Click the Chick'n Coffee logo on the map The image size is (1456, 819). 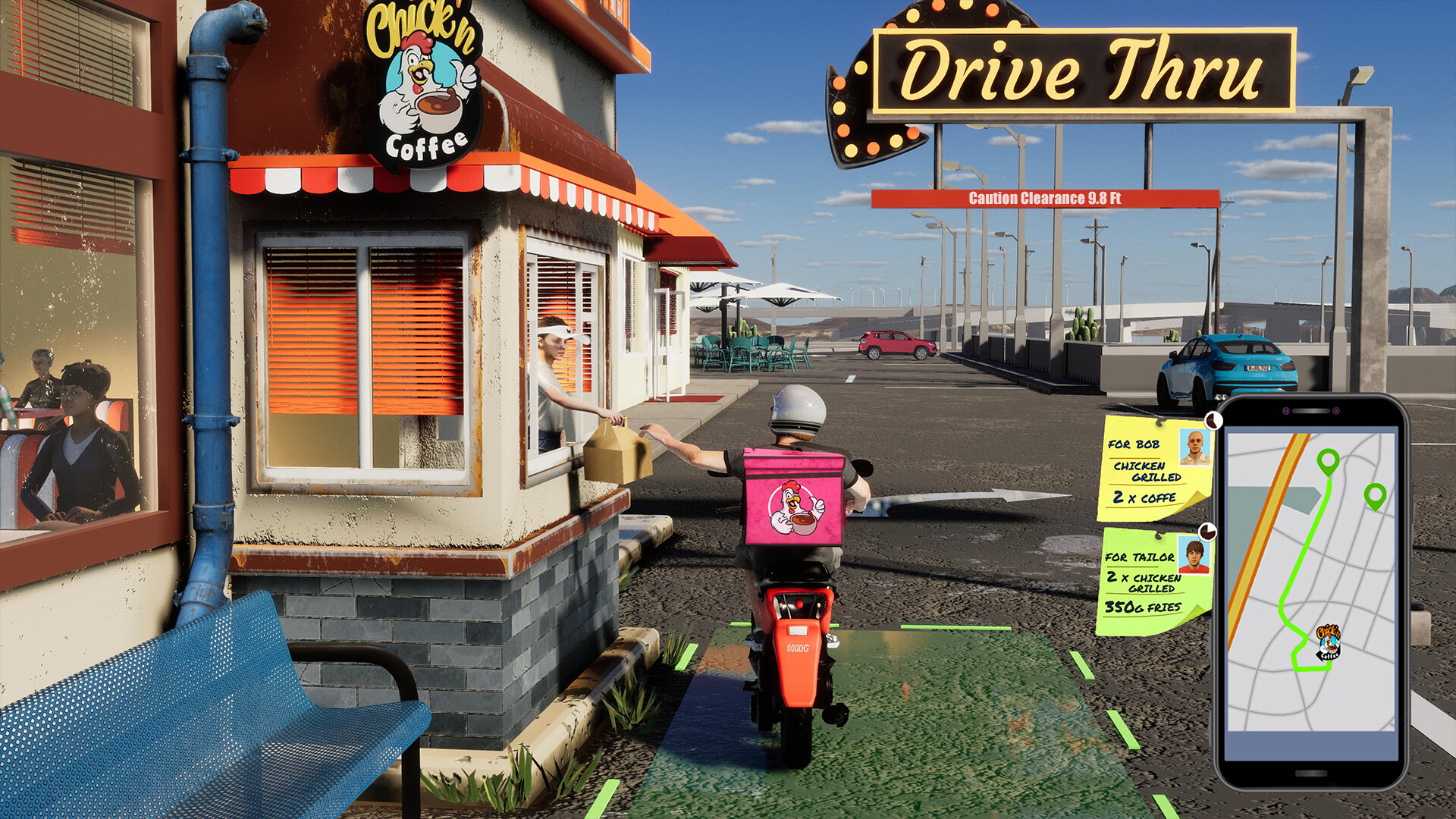point(1329,642)
